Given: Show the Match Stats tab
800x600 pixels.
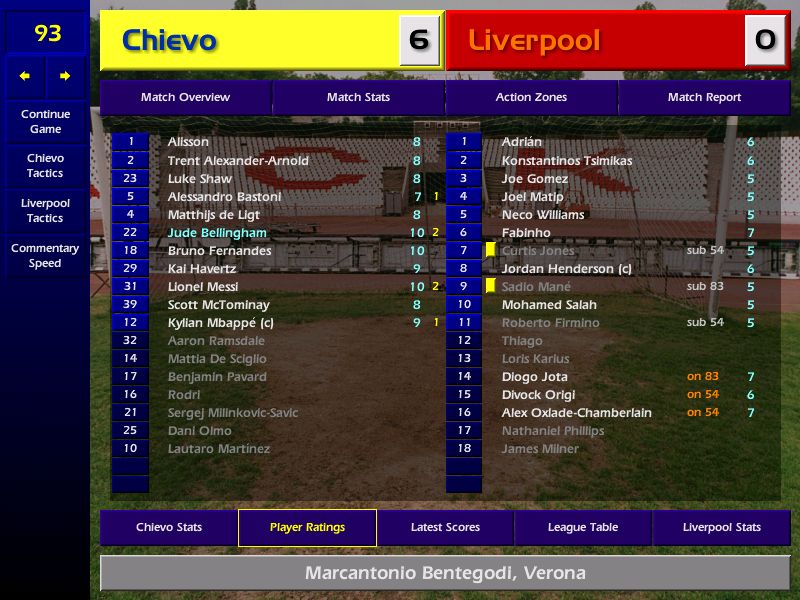Looking at the screenshot, I should pos(358,97).
